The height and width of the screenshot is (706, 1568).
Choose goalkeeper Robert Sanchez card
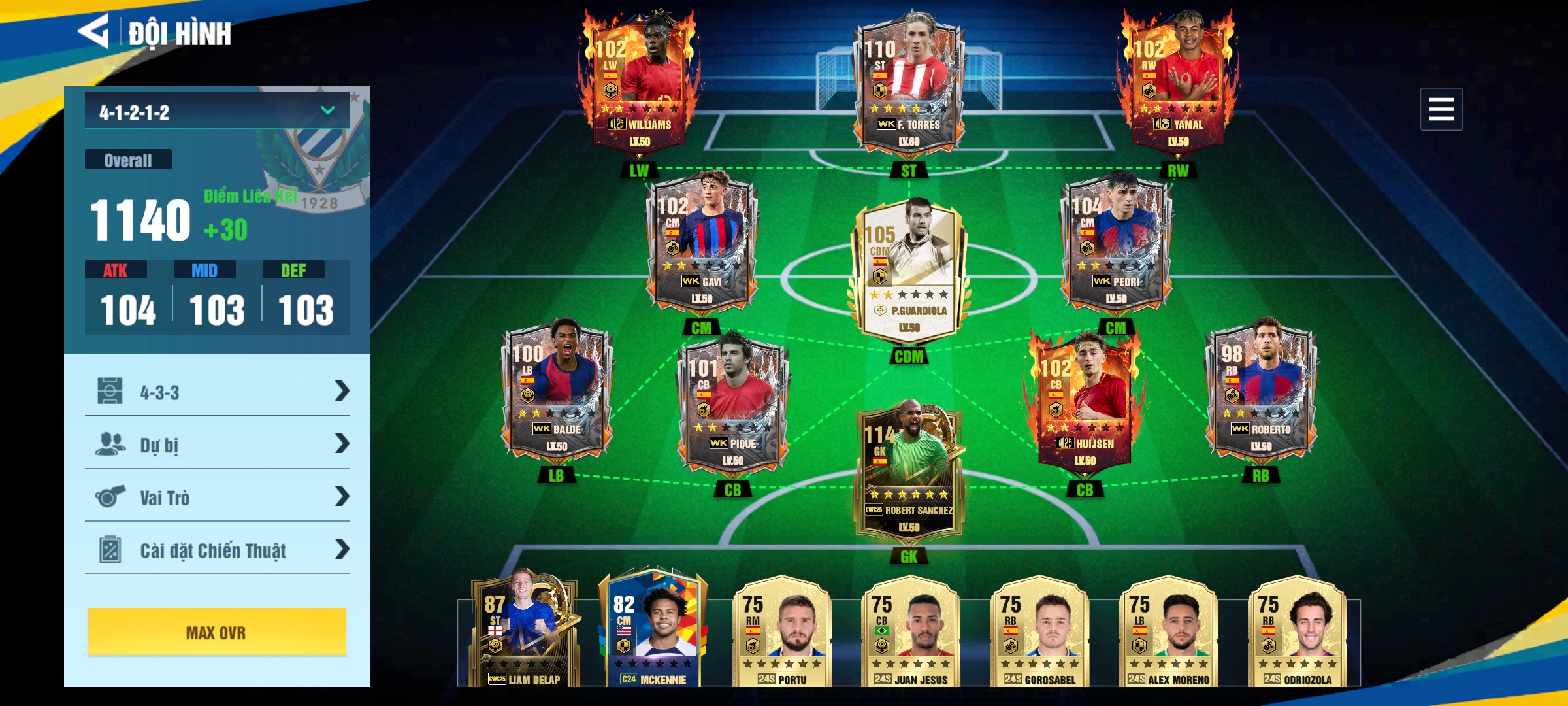pyautogui.click(x=909, y=471)
